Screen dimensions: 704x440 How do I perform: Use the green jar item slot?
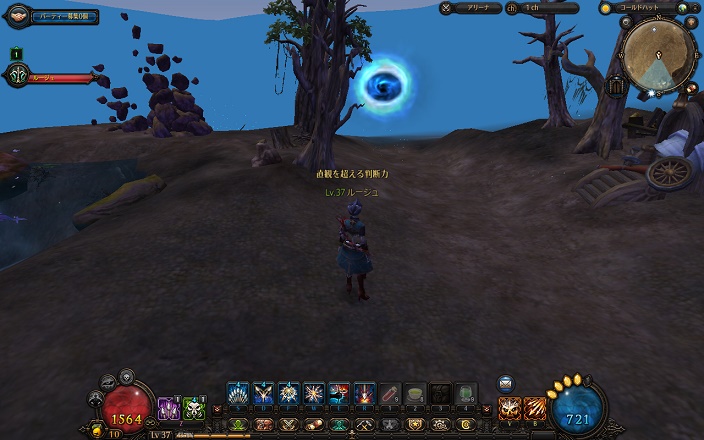tap(466, 394)
